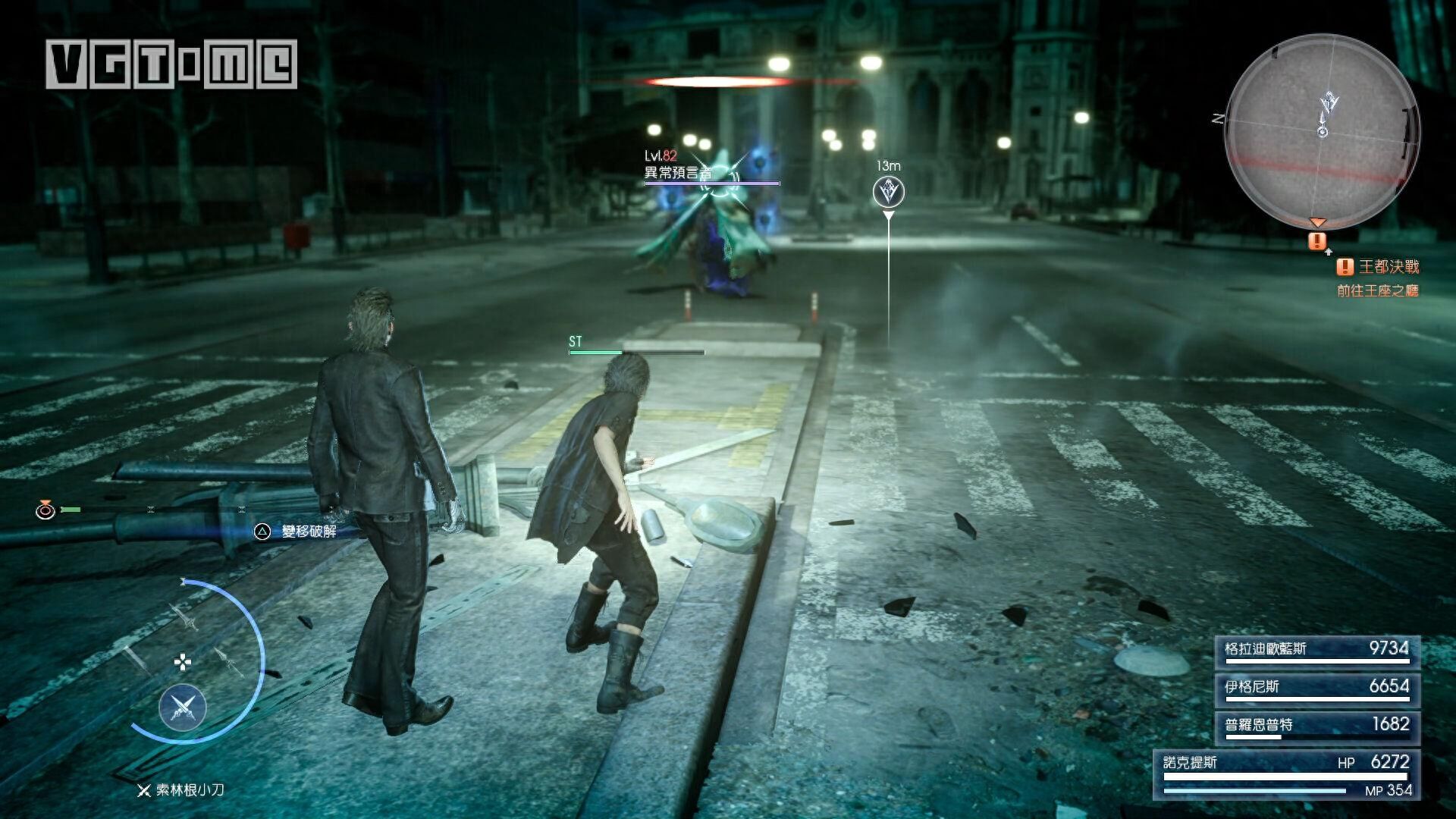
Task: Select the 13m destination waypoint marker
Action: point(888,192)
